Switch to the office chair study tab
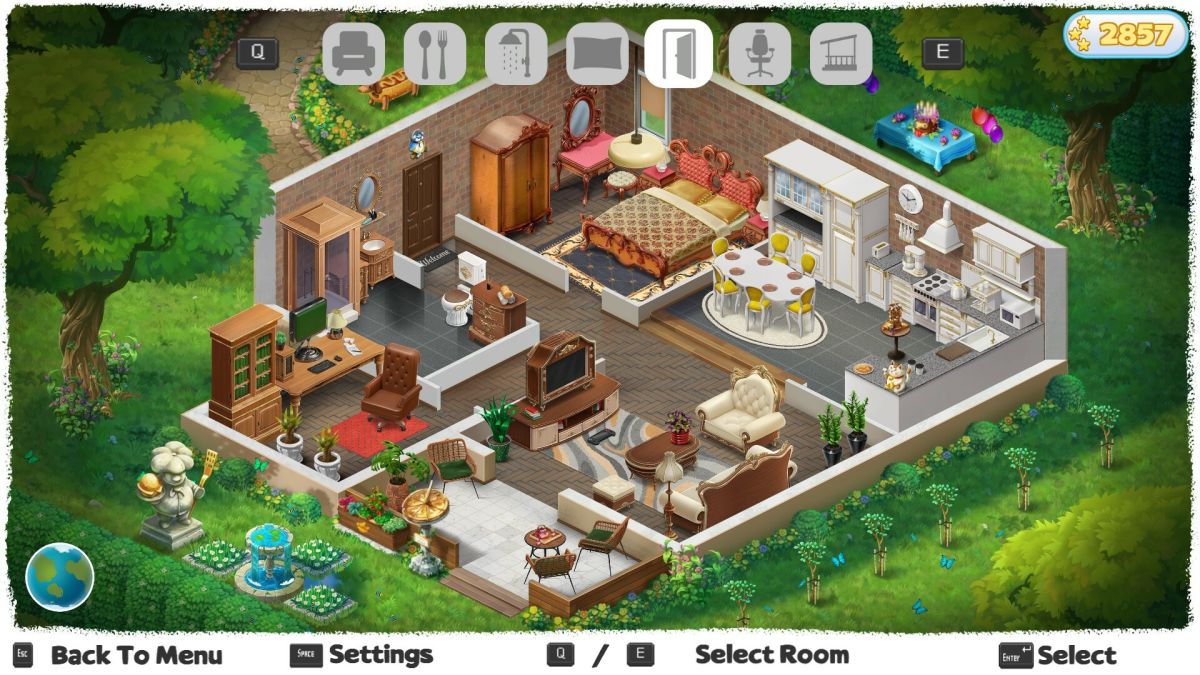 (760, 54)
